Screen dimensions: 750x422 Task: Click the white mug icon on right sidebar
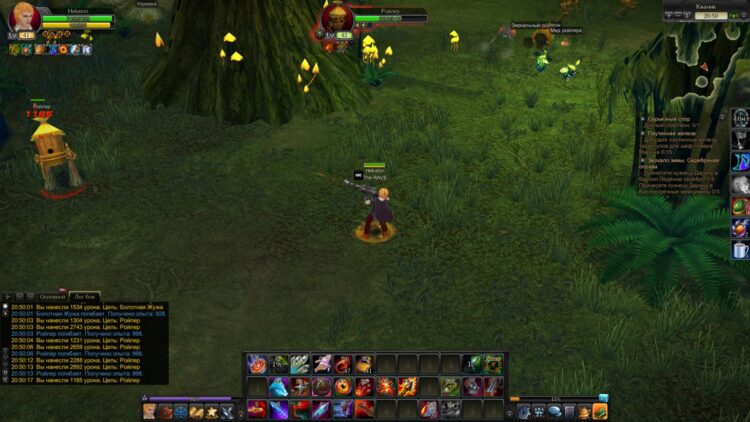point(740,251)
